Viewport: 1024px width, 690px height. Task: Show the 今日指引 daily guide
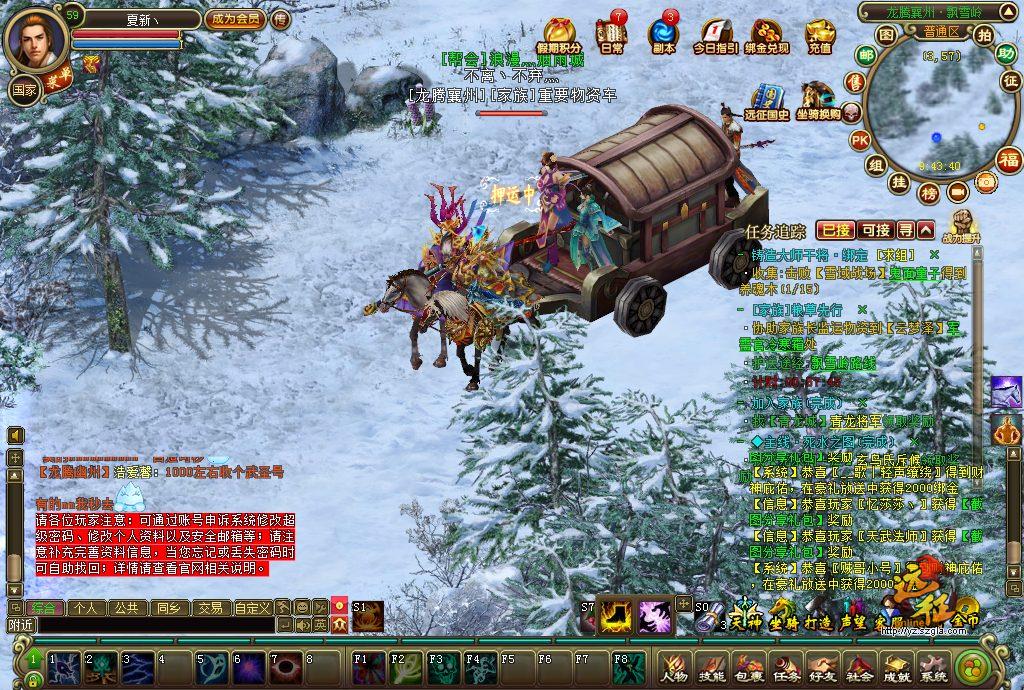click(715, 37)
